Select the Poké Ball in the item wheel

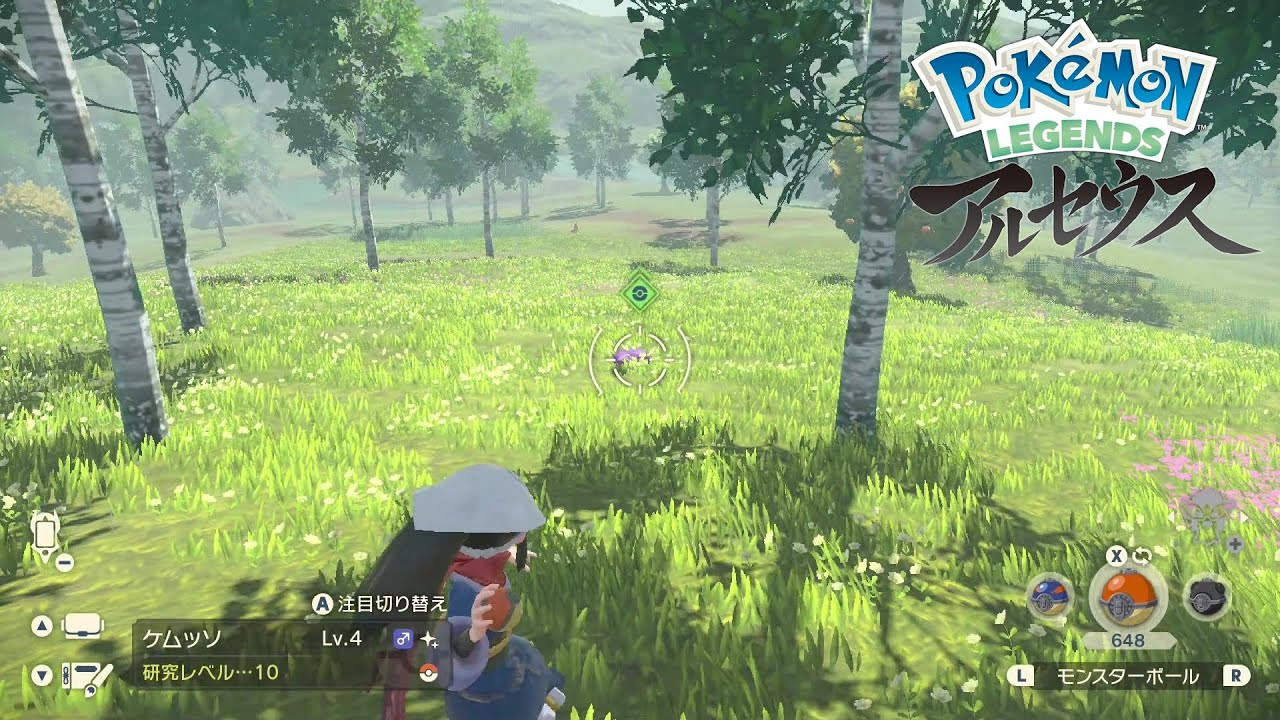[1127, 598]
